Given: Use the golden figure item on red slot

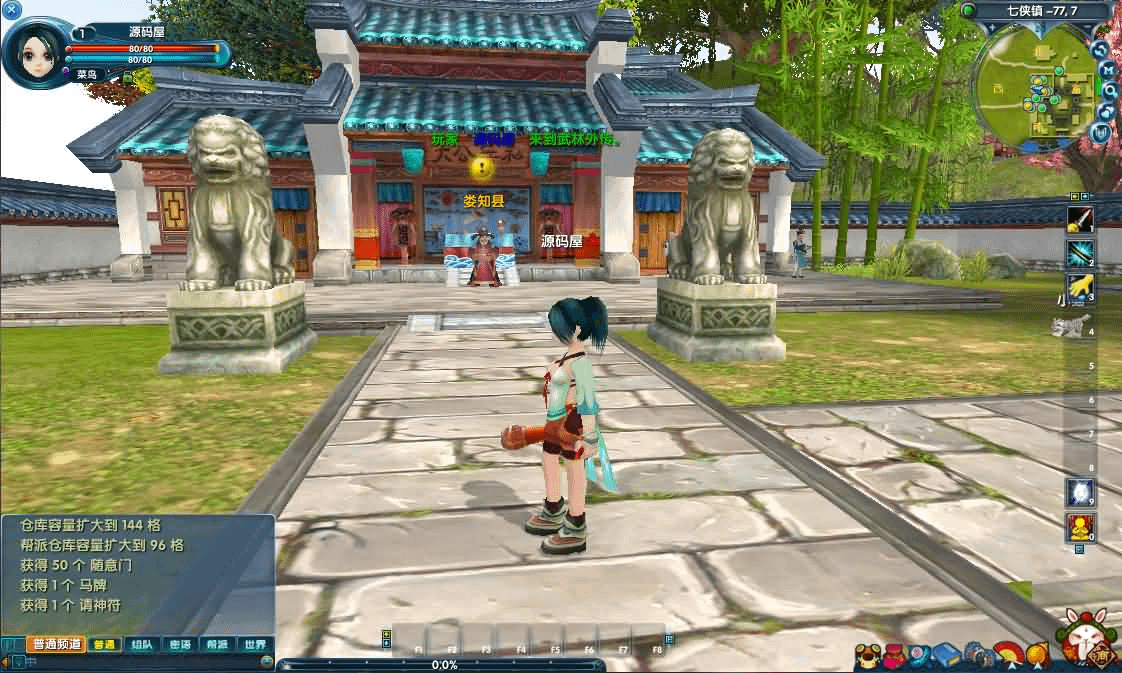Looking at the screenshot, I should [1080, 526].
